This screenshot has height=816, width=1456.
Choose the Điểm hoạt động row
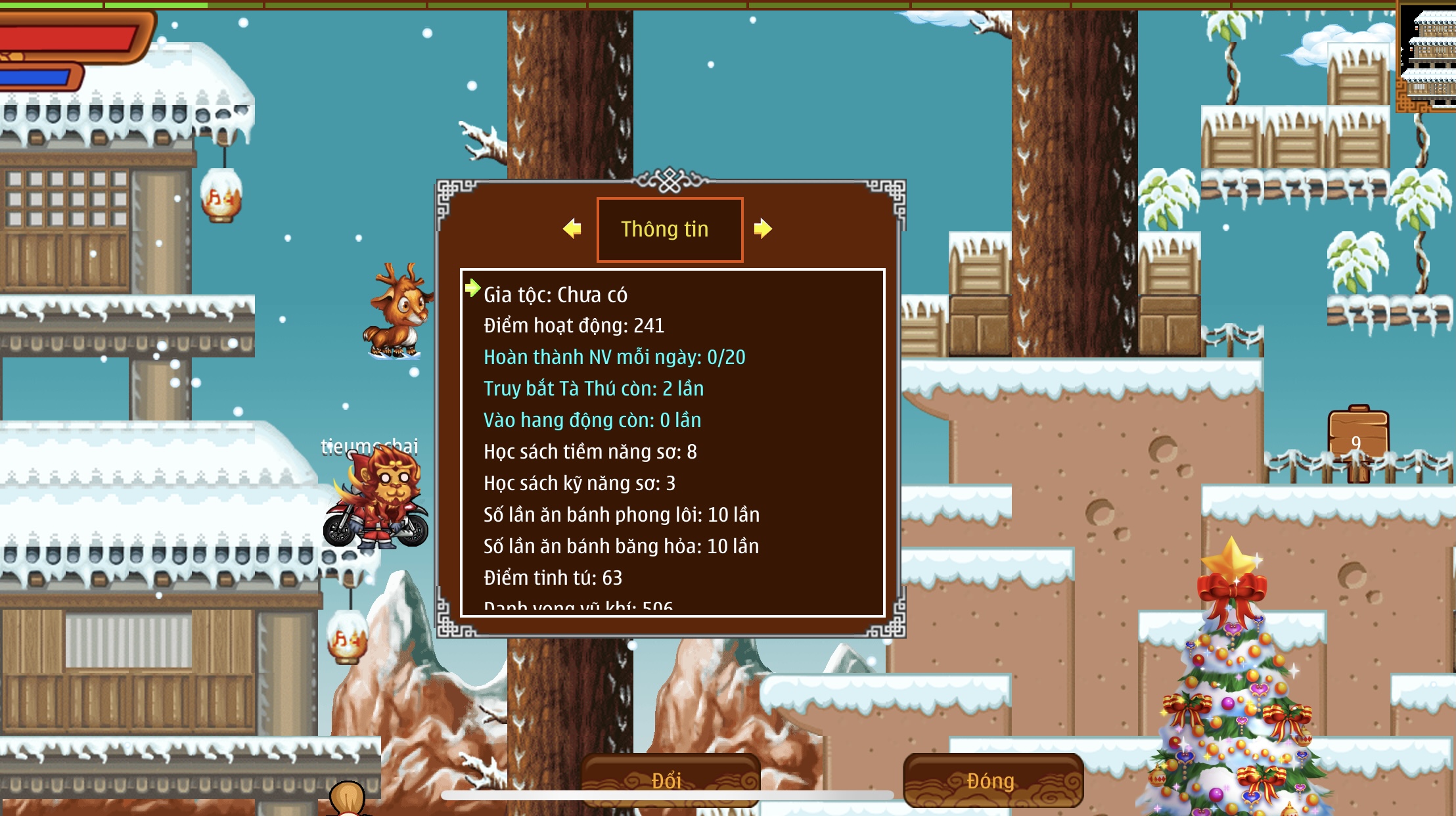pyautogui.click(x=574, y=326)
